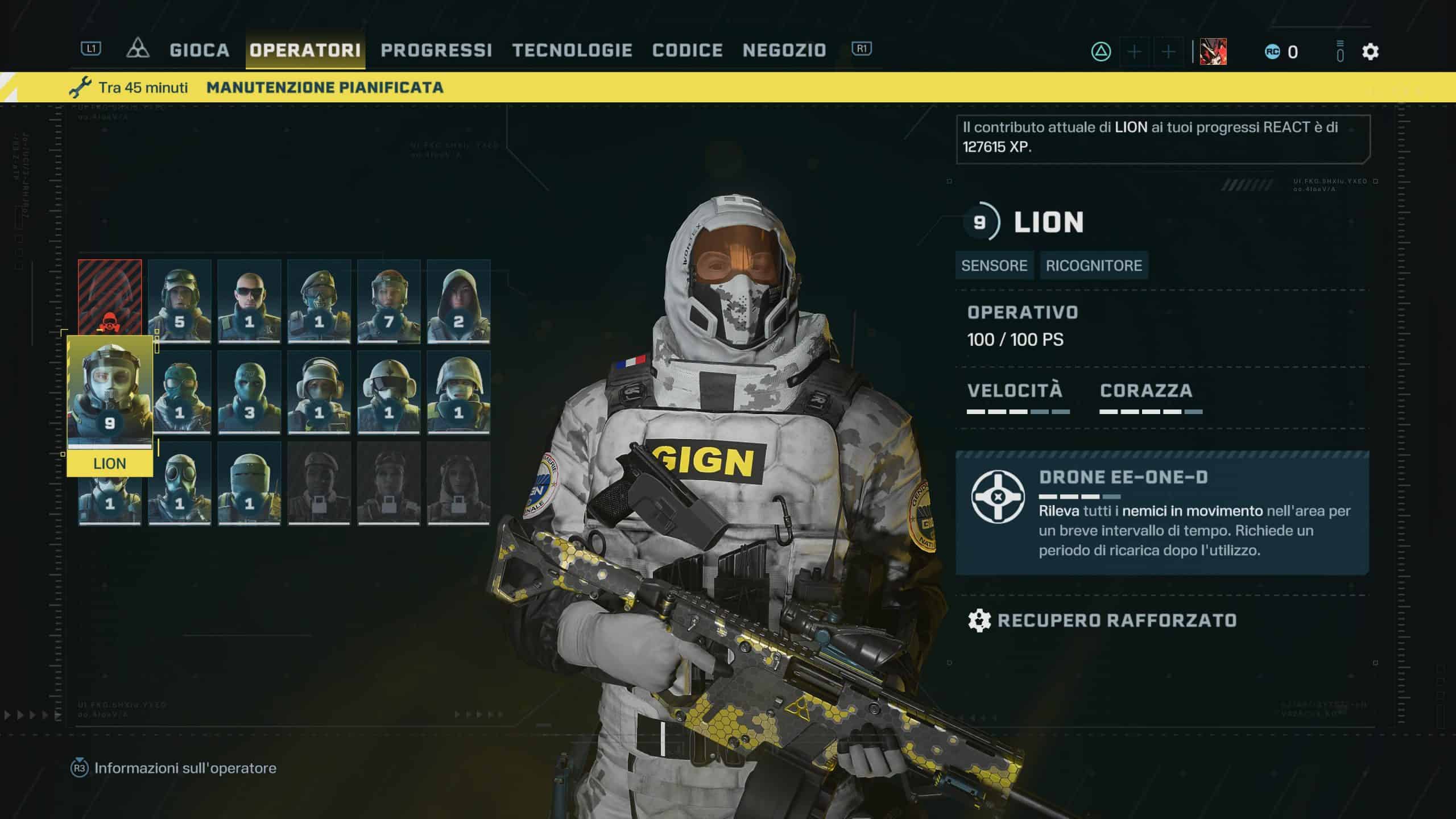1456x819 pixels.
Task: Open the RECUPERO RAFFORZATO perk
Action: pyautogui.click(x=1116, y=621)
